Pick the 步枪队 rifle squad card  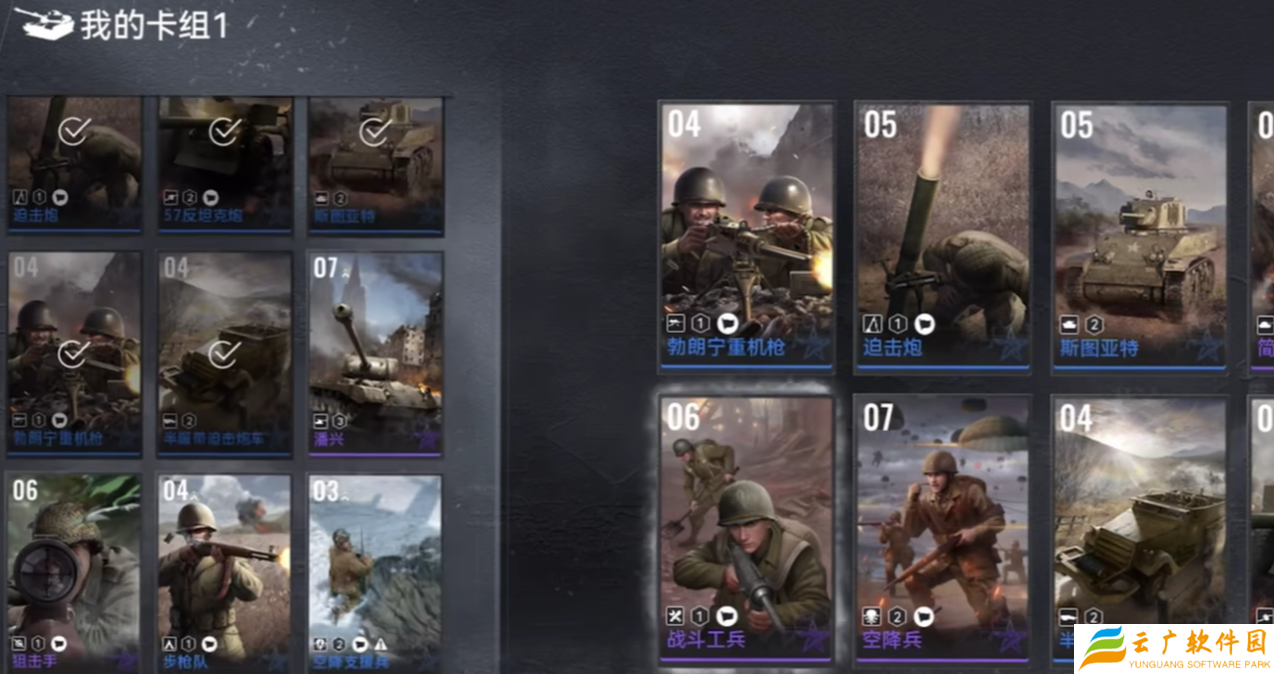coord(224,572)
